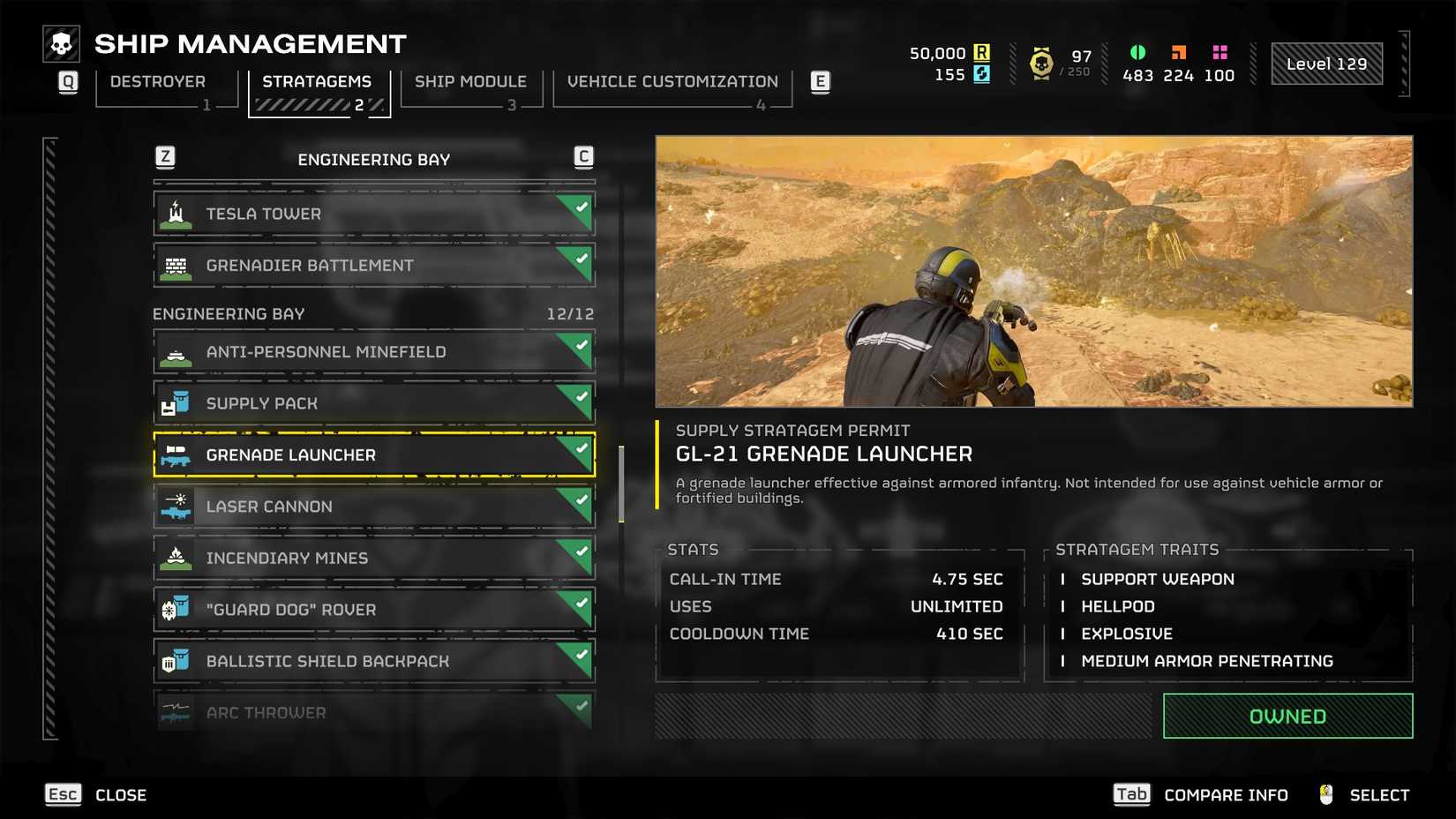Click the Incendiary Mines icon
Image resolution: width=1456 pixels, height=819 pixels.
tap(176, 557)
